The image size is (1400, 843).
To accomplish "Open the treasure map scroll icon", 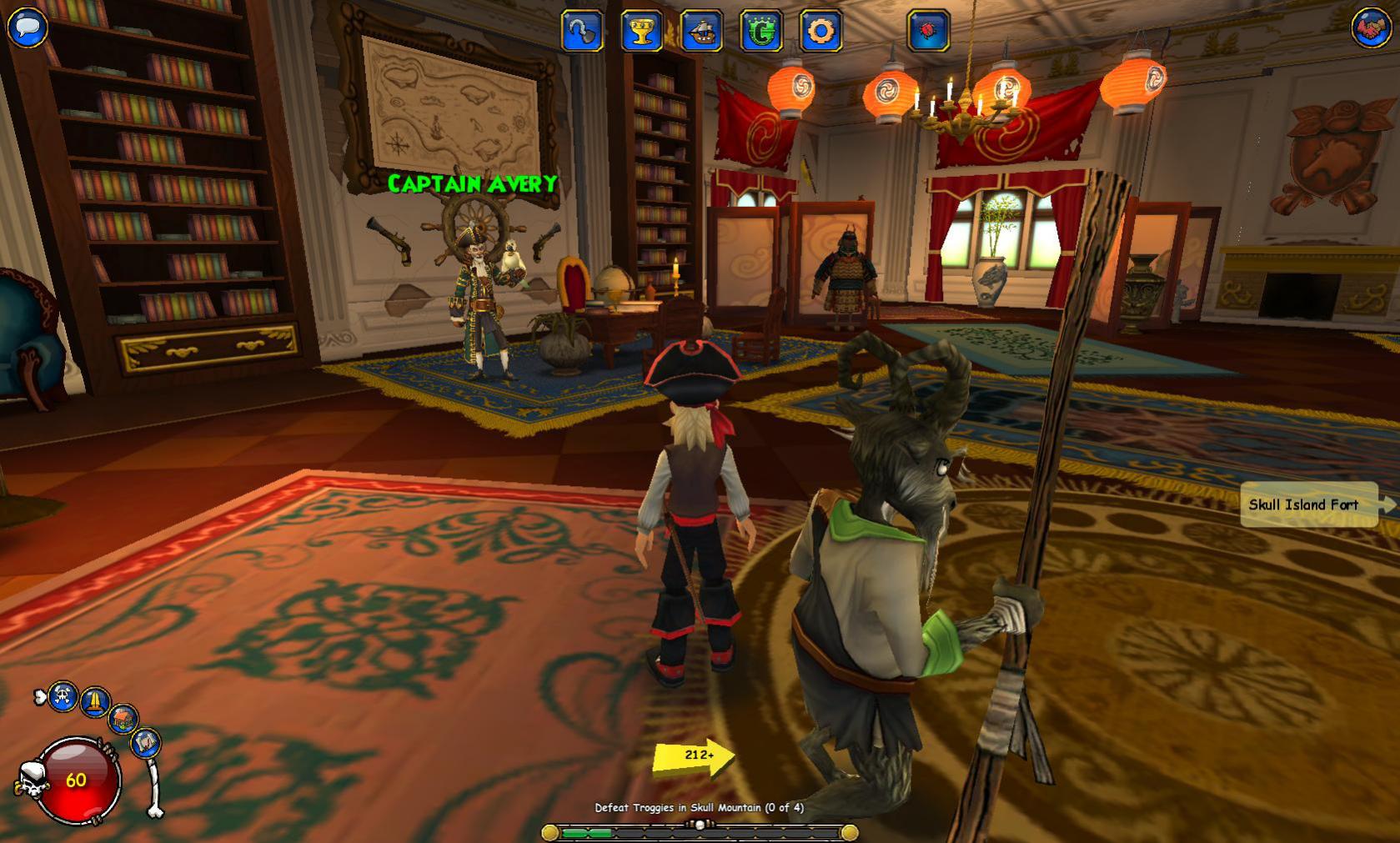I will coord(145,741).
